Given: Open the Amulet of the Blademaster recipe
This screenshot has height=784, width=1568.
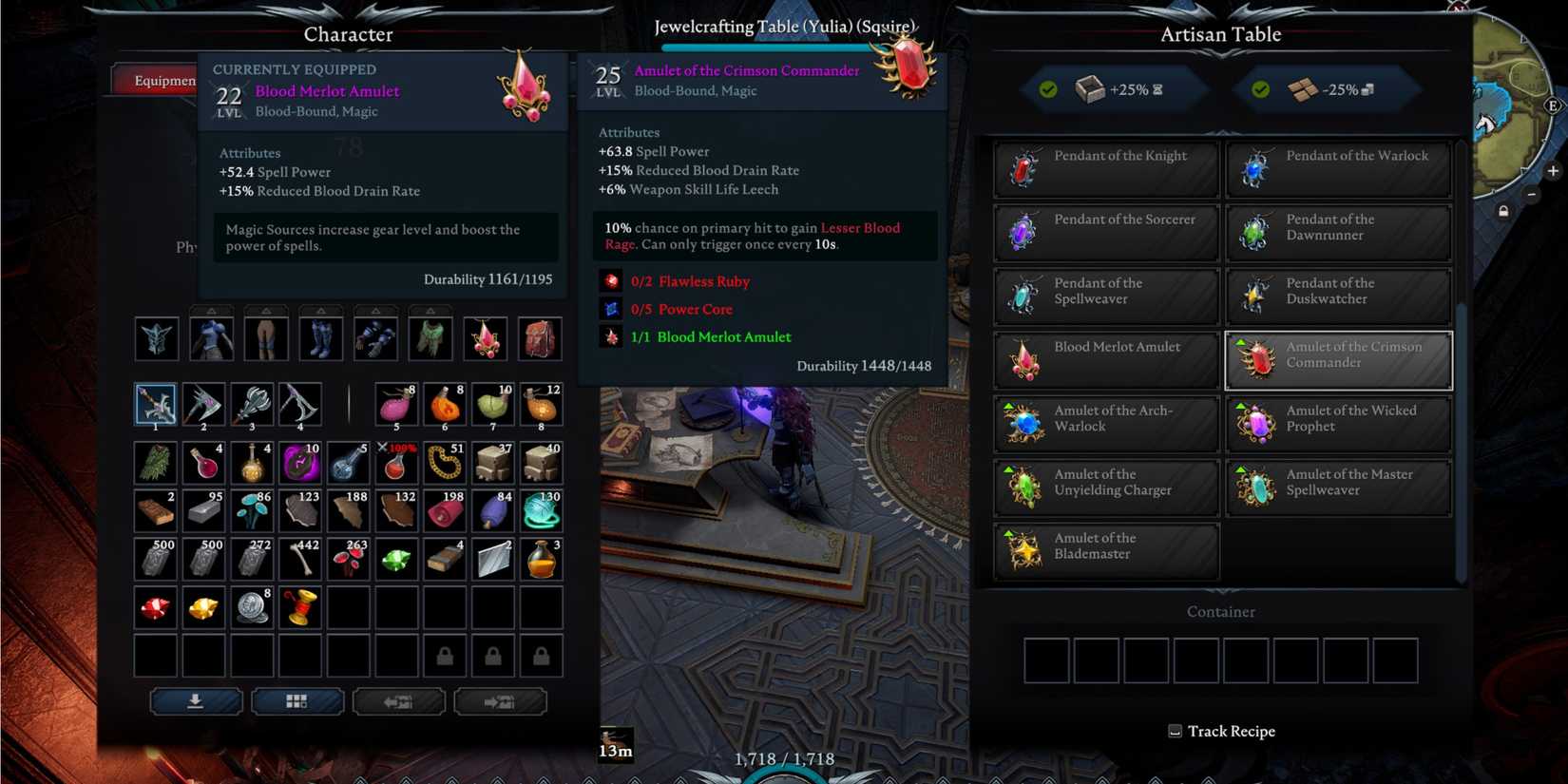Looking at the screenshot, I should (x=1105, y=551).
